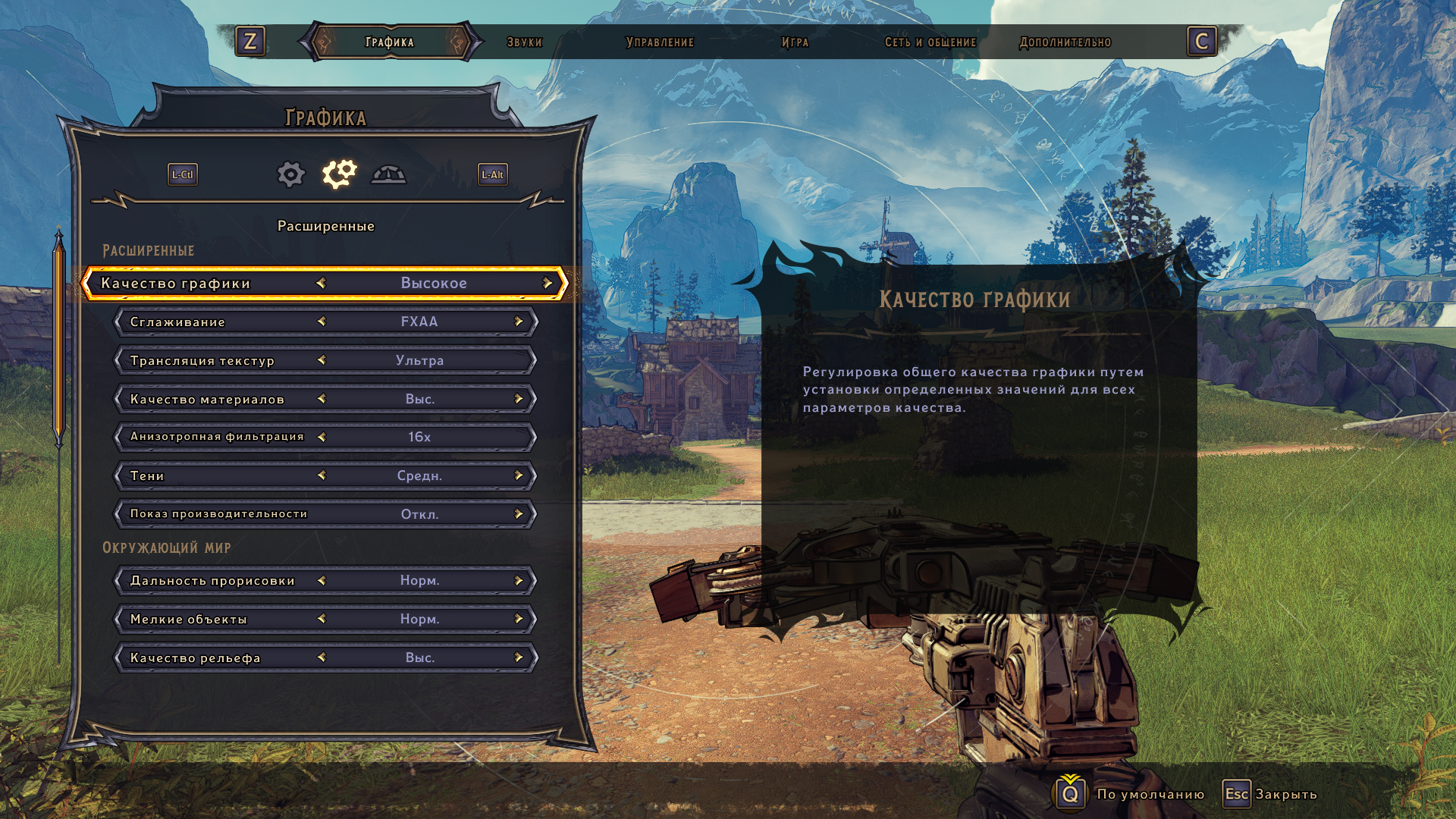Lower Качество графики with left arrow
The image size is (1456, 819).
(x=321, y=284)
